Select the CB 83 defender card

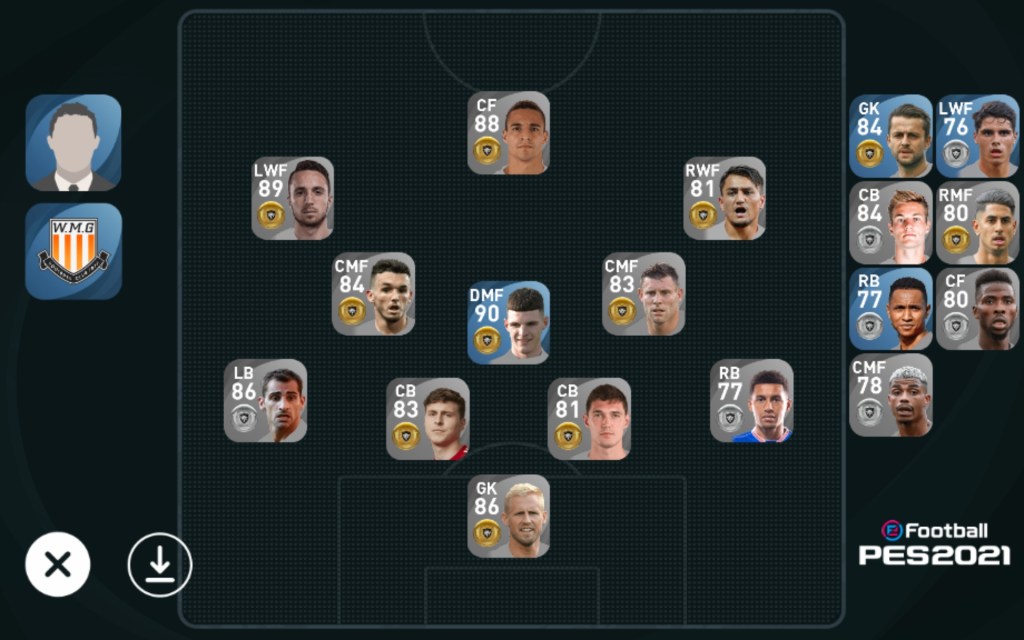click(x=427, y=418)
